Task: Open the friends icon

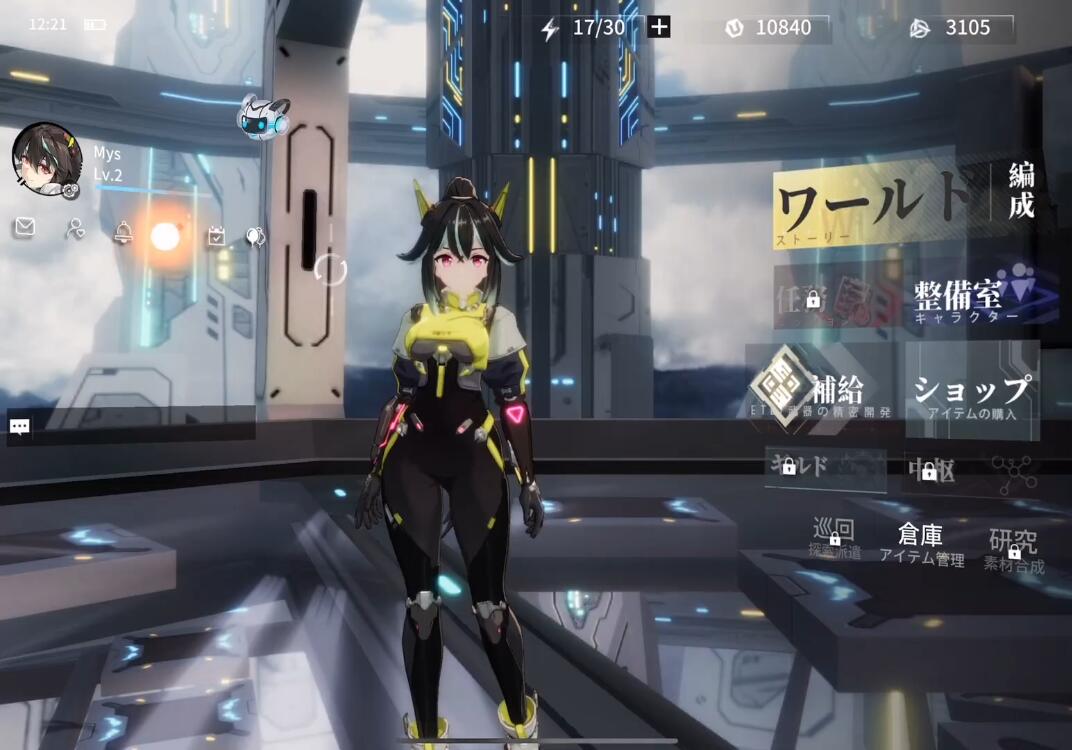Action: pyautogui.click(x=75, y=229)
